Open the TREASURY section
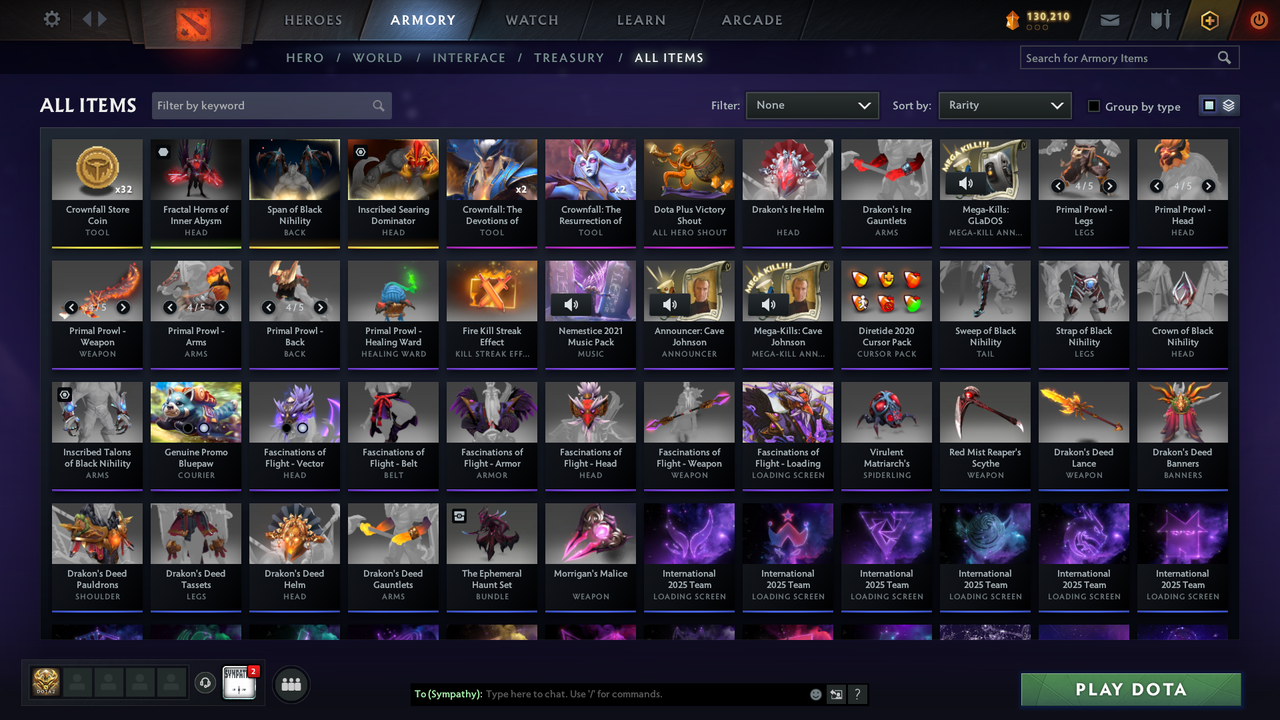 [x=569, y=57]
